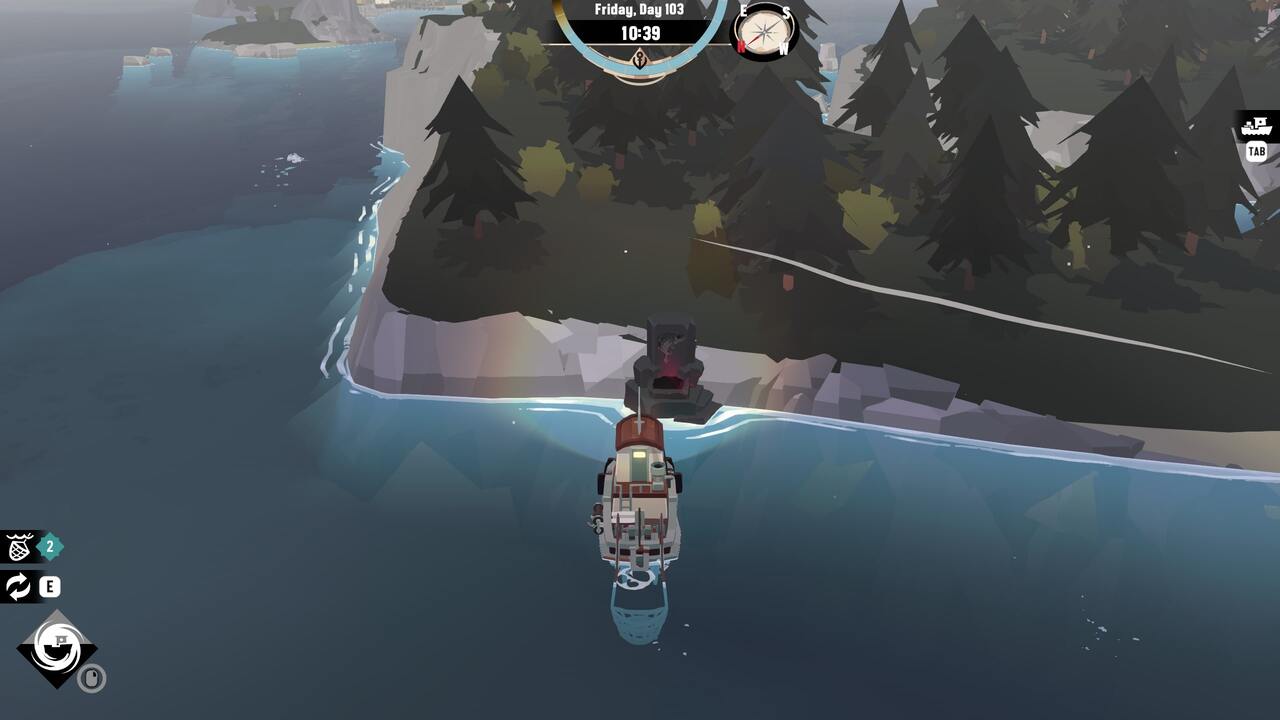The height and width of the screenshot is (720, 1280).
Task: Click the teal badge showing 2
Action: 50,546
